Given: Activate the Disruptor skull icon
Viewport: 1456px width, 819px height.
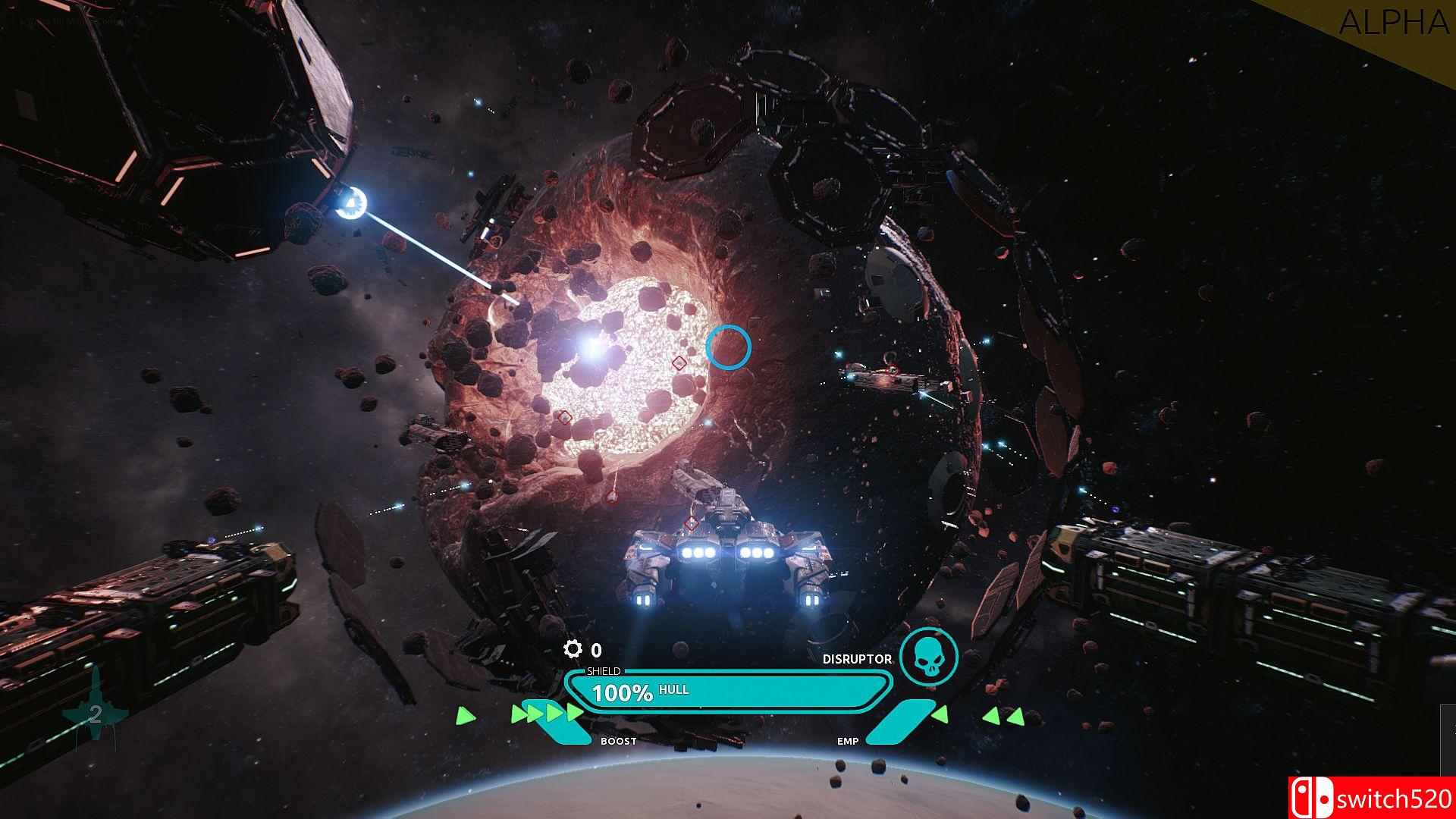Looking at the screenshot, I should 928,657.
